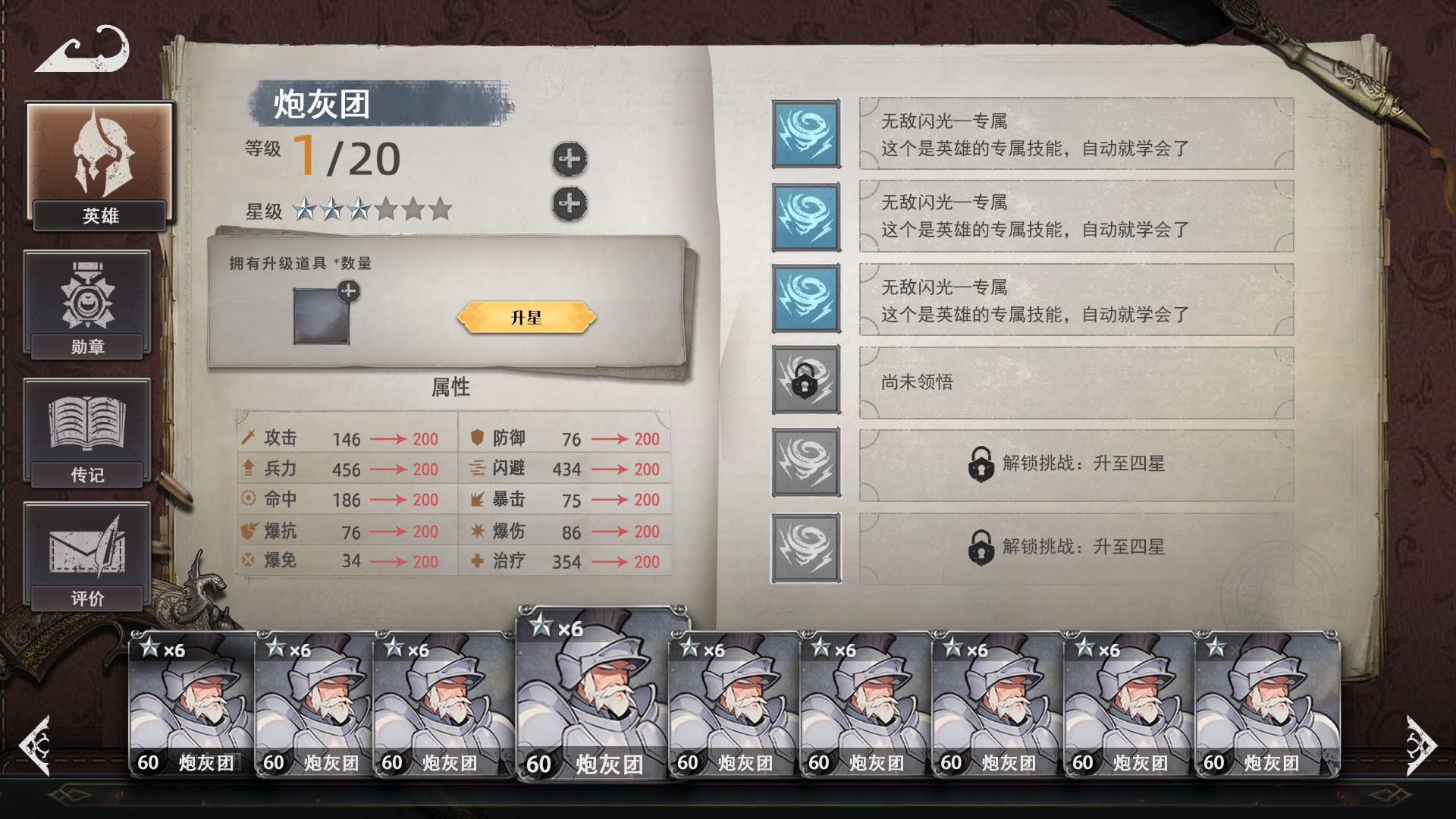
Task: Click the plus button next to 星级
Action: 571,202
